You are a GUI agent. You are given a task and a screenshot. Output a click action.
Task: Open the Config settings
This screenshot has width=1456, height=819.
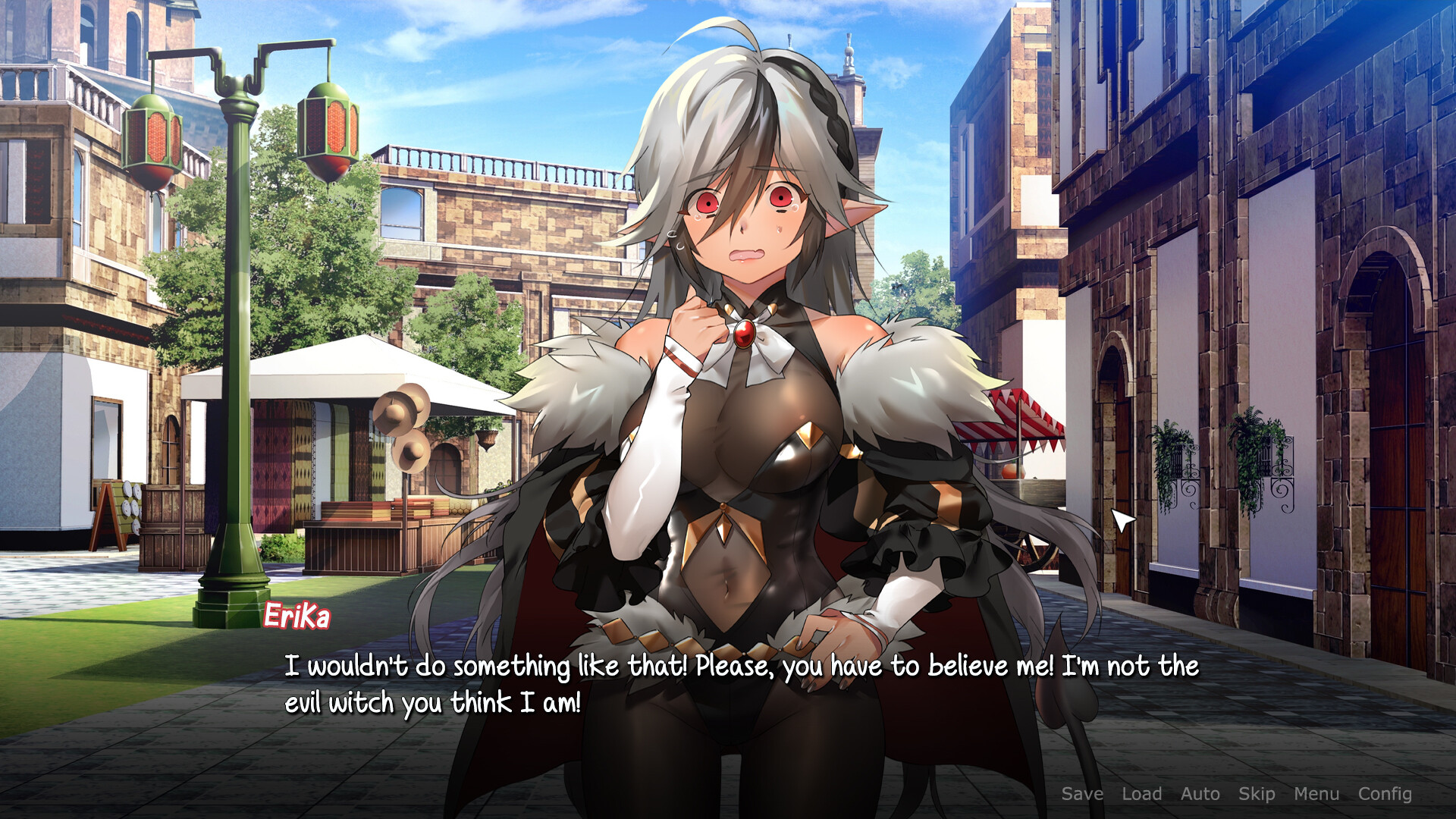click(1385, 794)
